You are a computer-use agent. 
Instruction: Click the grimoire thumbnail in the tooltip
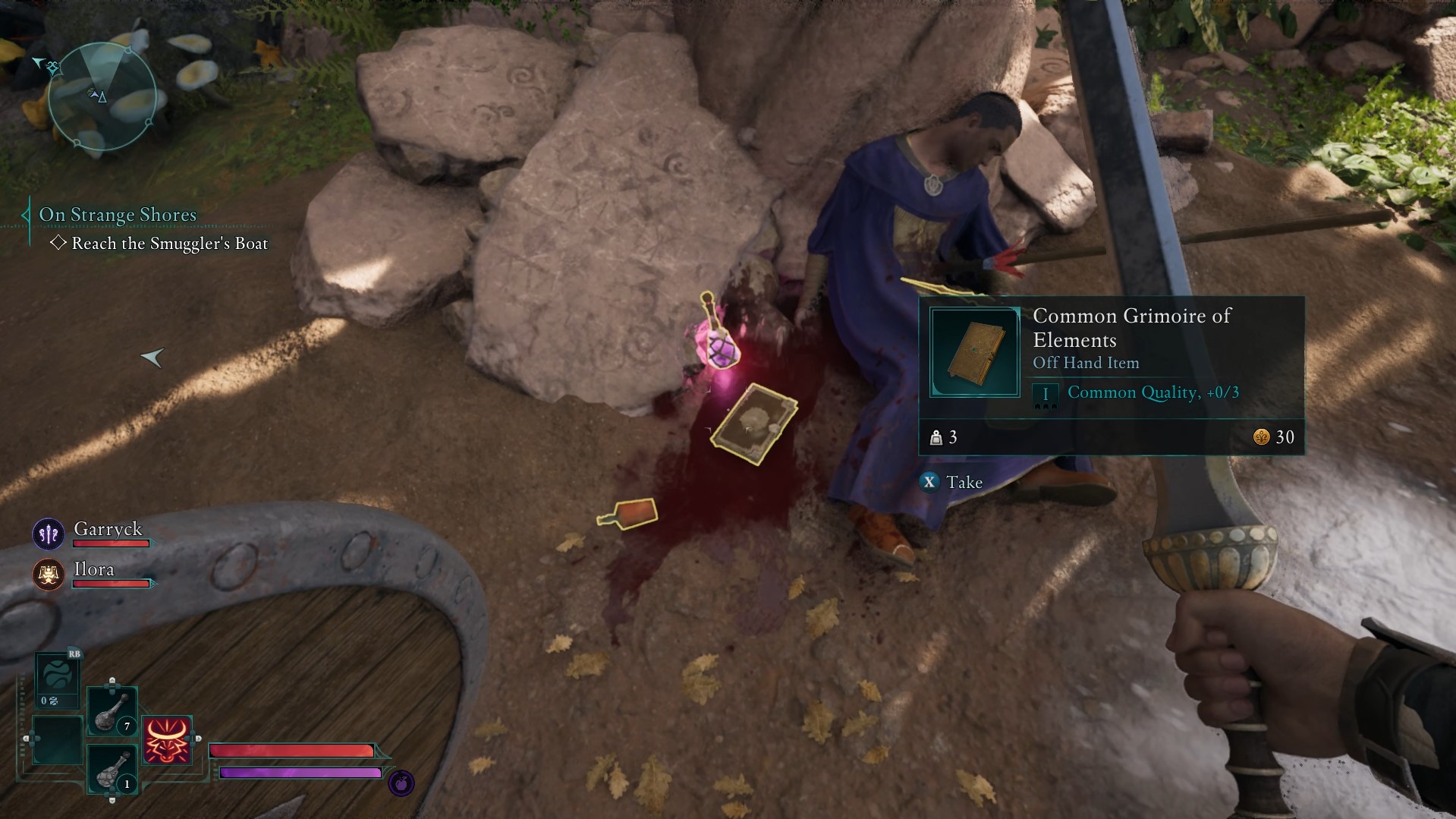(974, 351)
